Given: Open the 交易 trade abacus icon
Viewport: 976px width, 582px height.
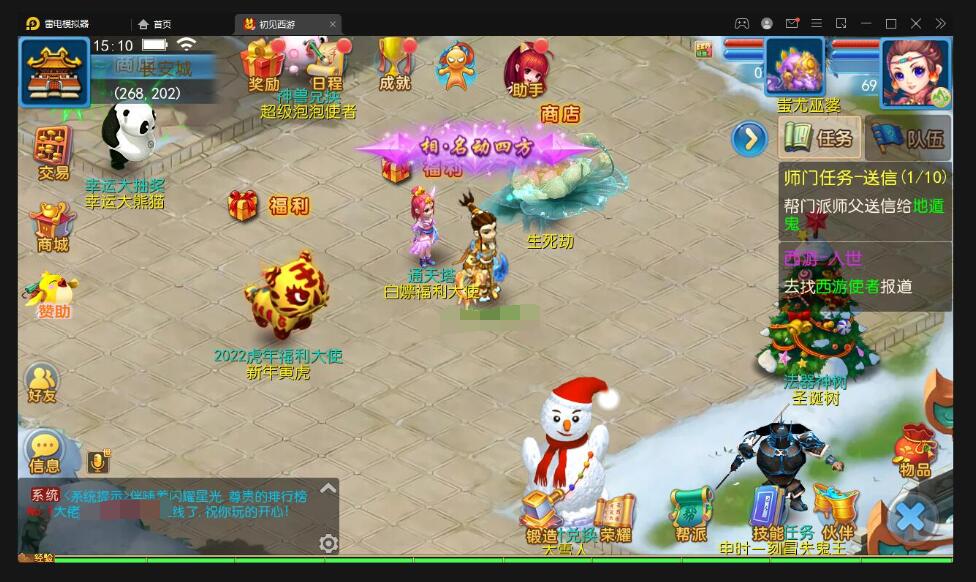Looking at the screenshot, I should click(53, 153).
